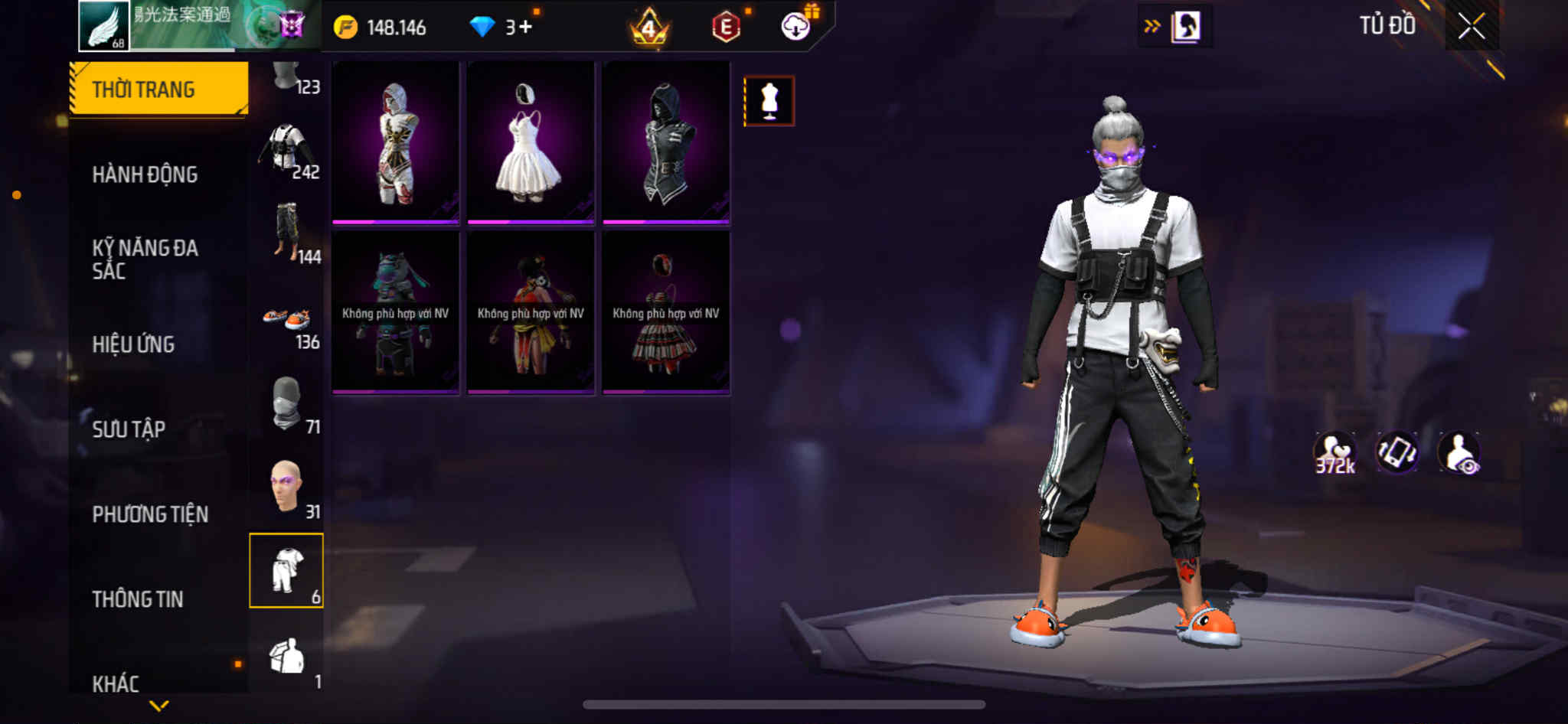Click the mannequin icon beside the outfits
1568x724 pixels.
click(769, 101)
